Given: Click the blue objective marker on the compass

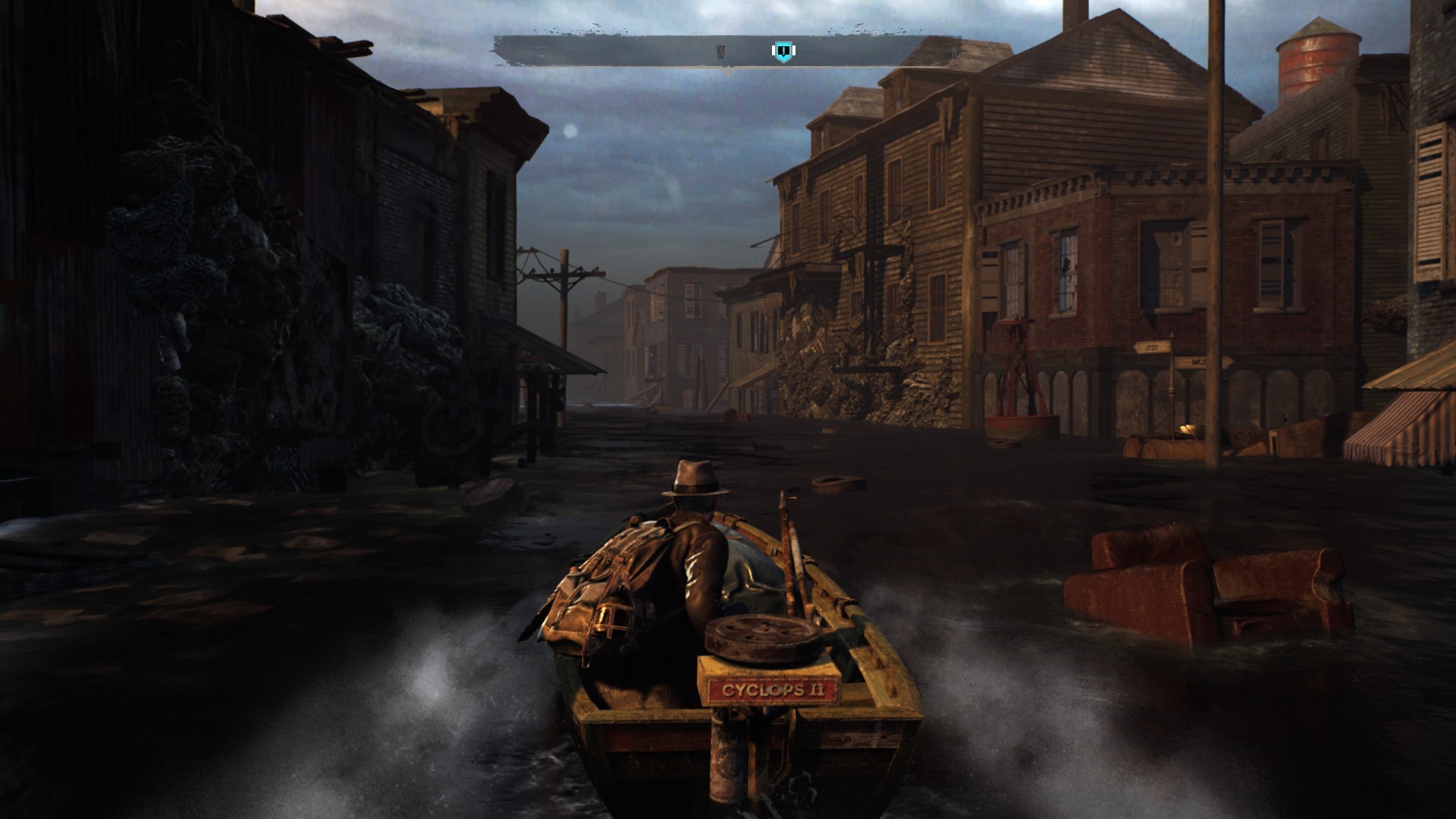Looking at the screenshot, I should tap(783, 52).
